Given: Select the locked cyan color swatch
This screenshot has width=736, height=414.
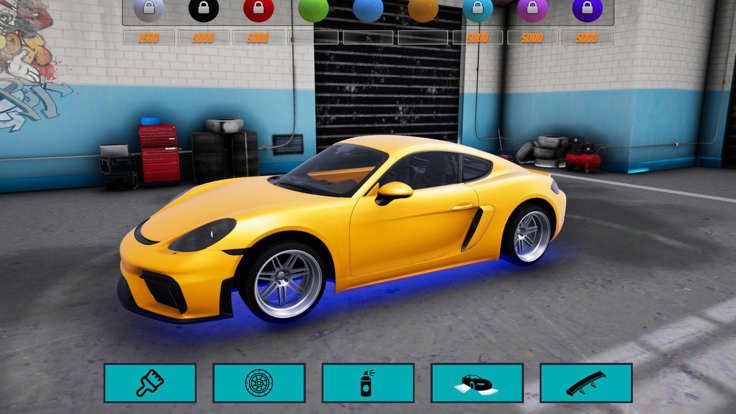Looking at the screenshot, I should coord(478,10).
